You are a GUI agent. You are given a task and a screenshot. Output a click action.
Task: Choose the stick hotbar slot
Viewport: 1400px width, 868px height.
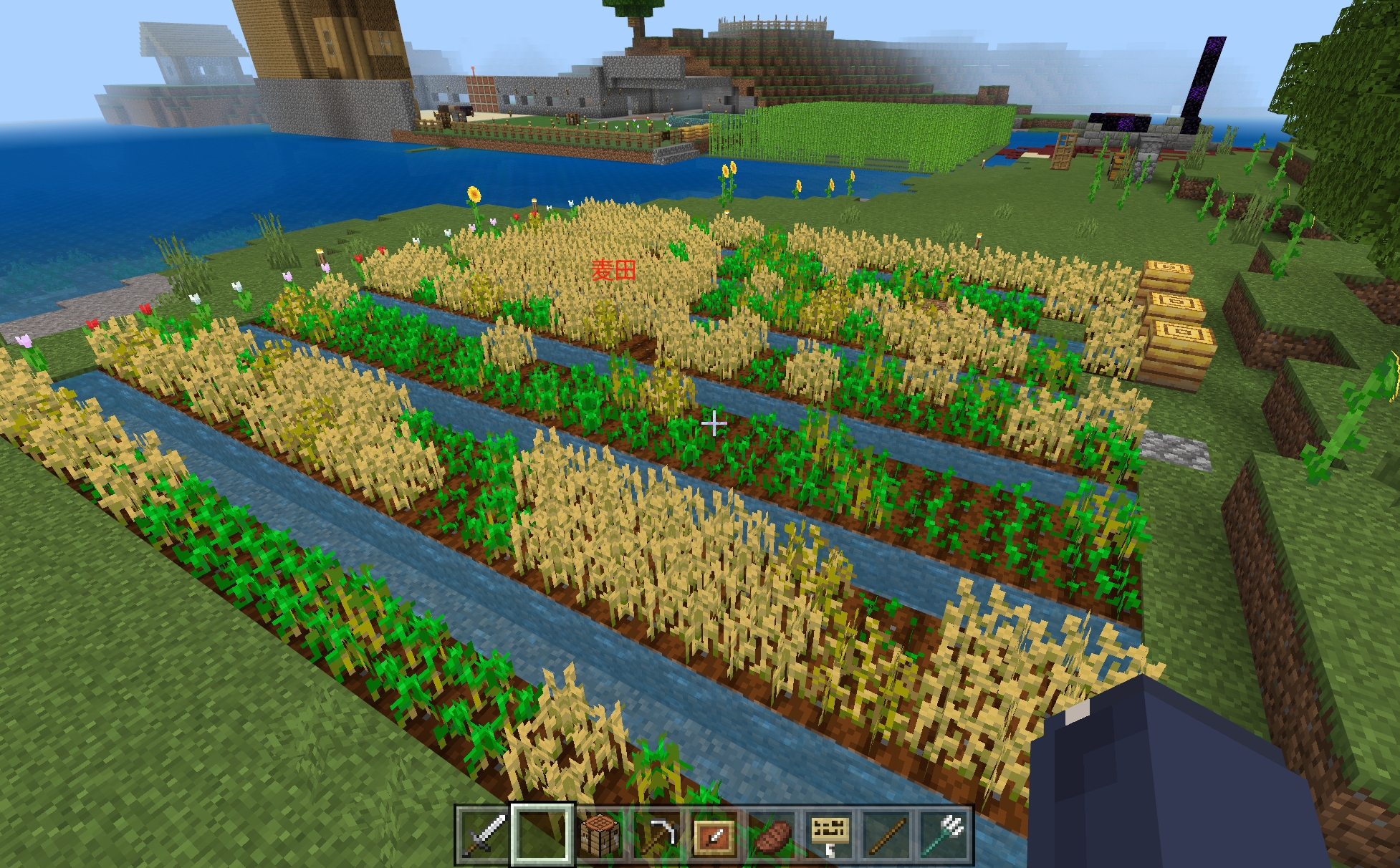click(x=886, y=835)
